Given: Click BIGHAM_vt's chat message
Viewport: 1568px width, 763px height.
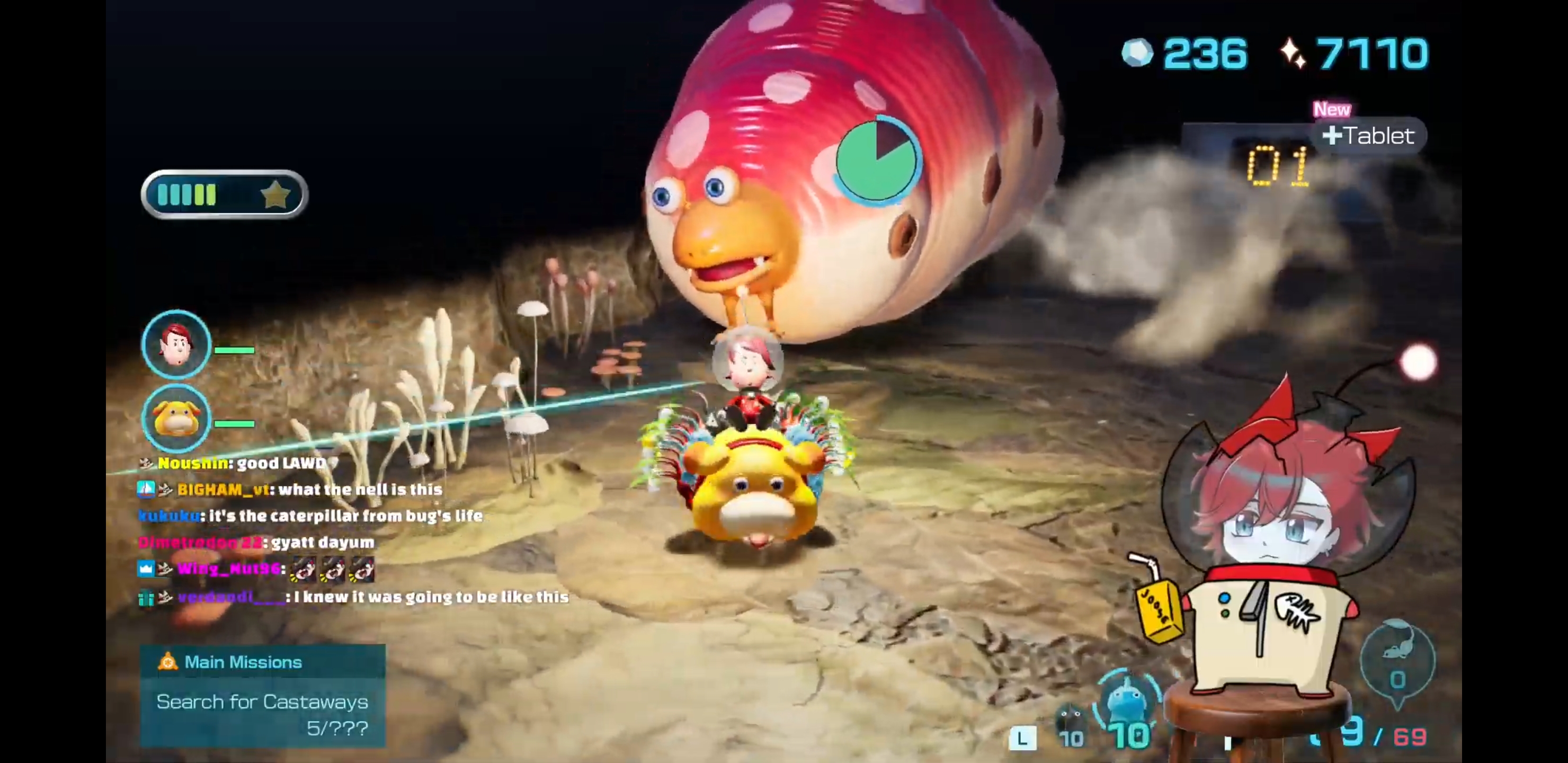Looking at the screenshot, I should (x=309, y=490).
